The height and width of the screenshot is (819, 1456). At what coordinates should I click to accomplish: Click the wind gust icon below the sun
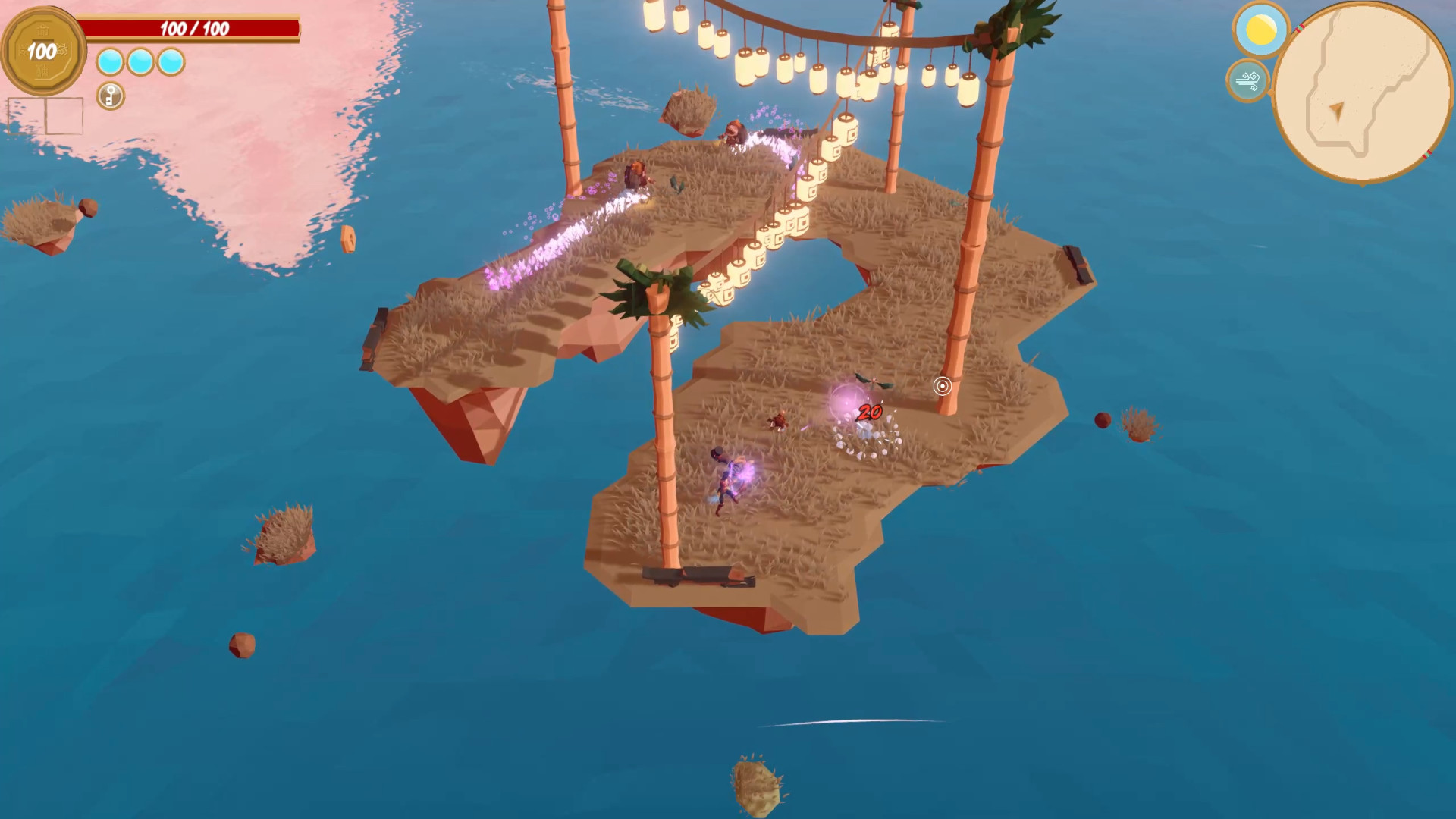pos(1249,82)
